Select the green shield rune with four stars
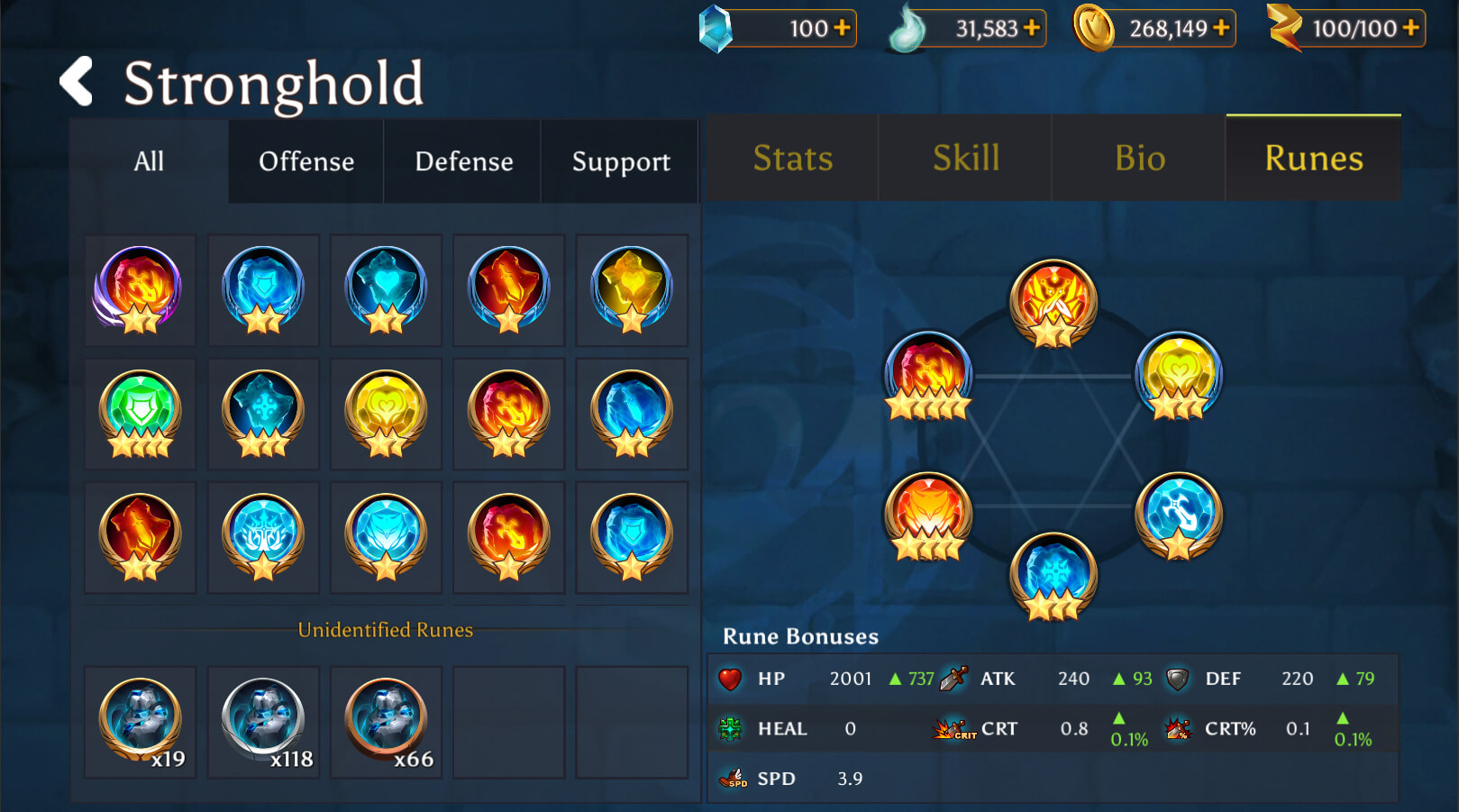Image resolution: width=1459 pixels, height=812 pixels. coord(140,413)
